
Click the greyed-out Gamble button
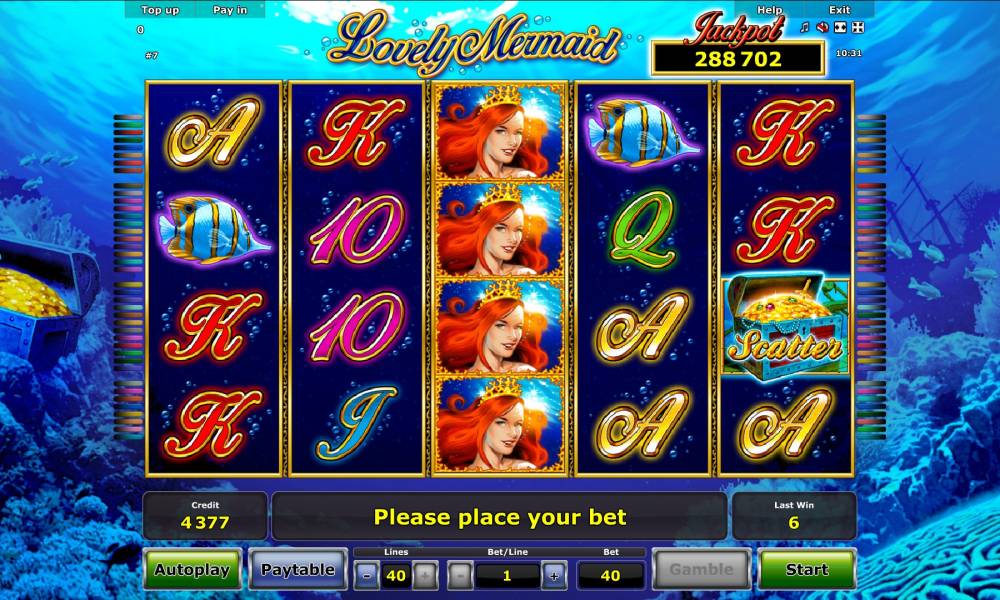point(701,570)
